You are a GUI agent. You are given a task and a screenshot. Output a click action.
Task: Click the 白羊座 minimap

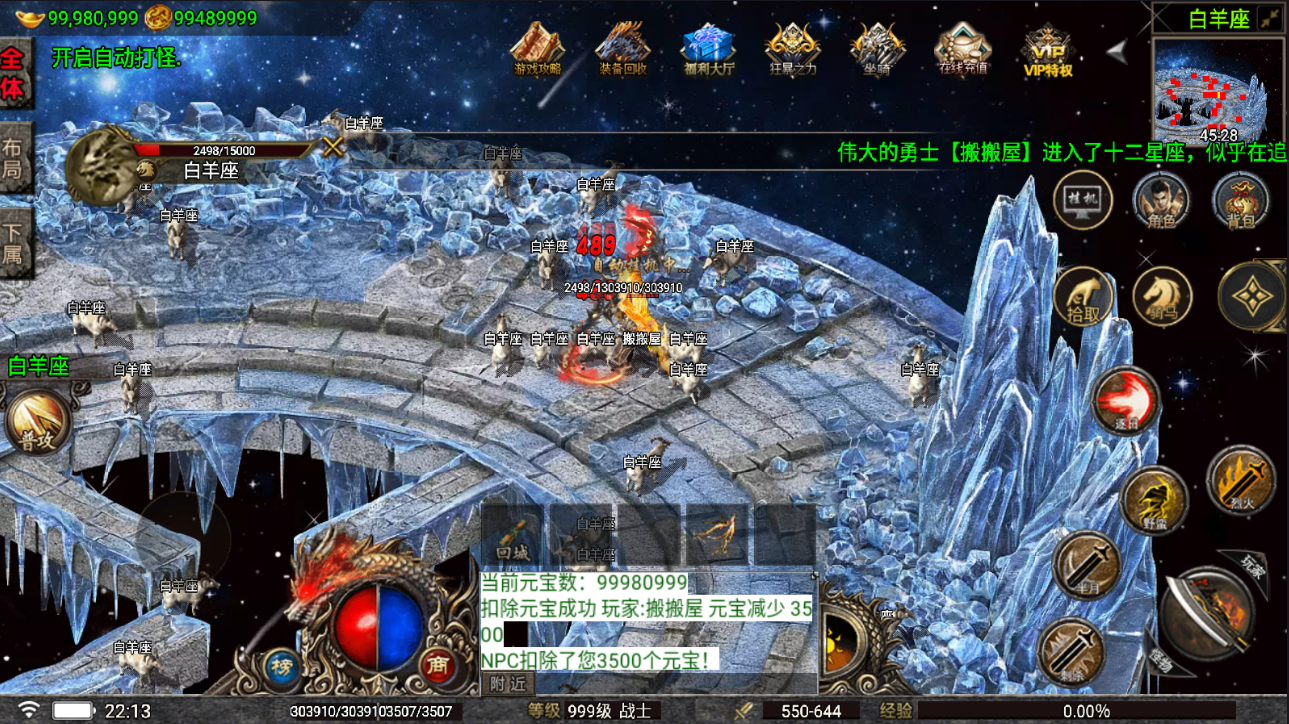(x=1218, y=92)
